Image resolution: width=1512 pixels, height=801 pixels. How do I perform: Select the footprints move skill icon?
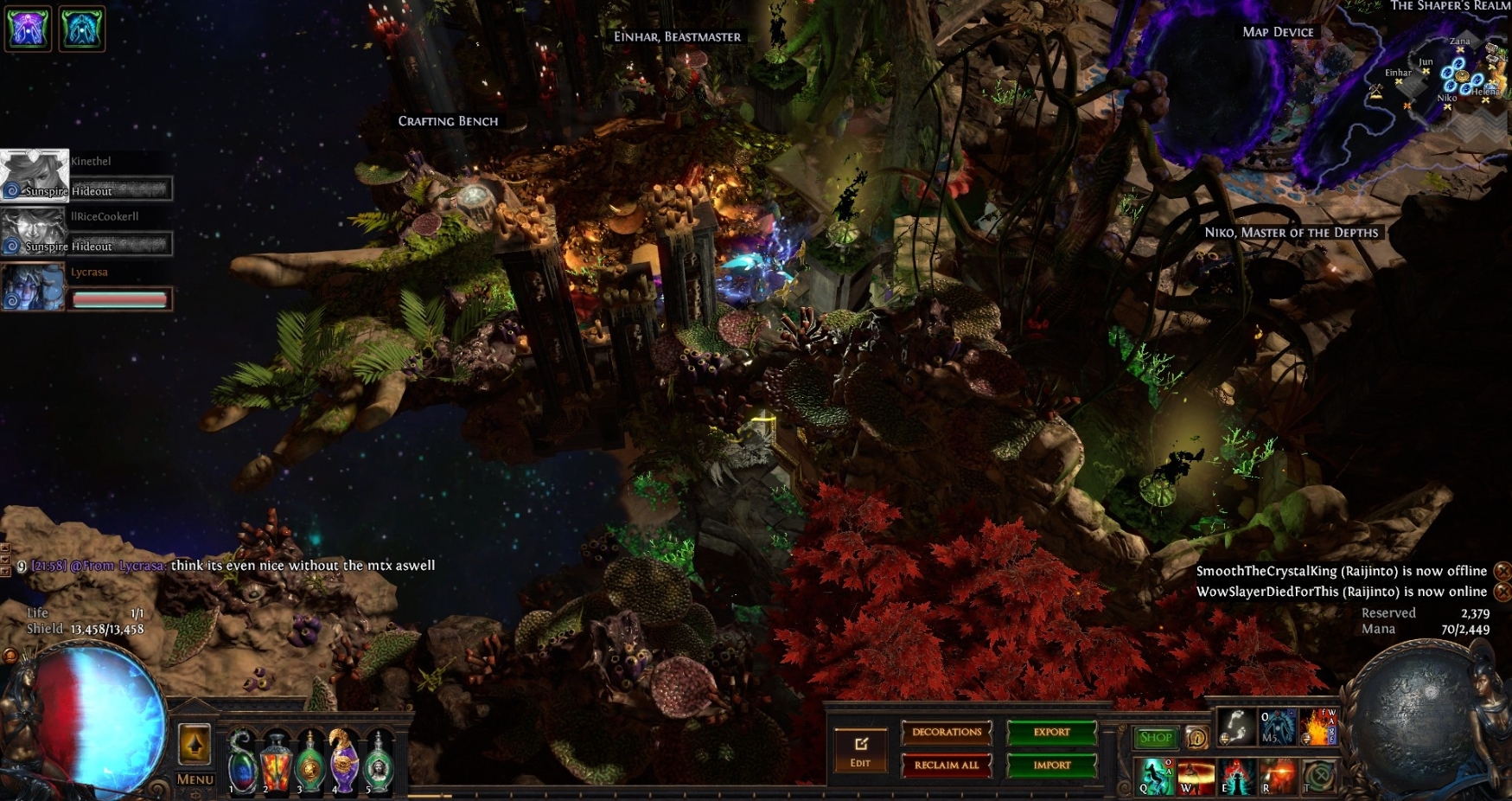(x=1236, y=727)
